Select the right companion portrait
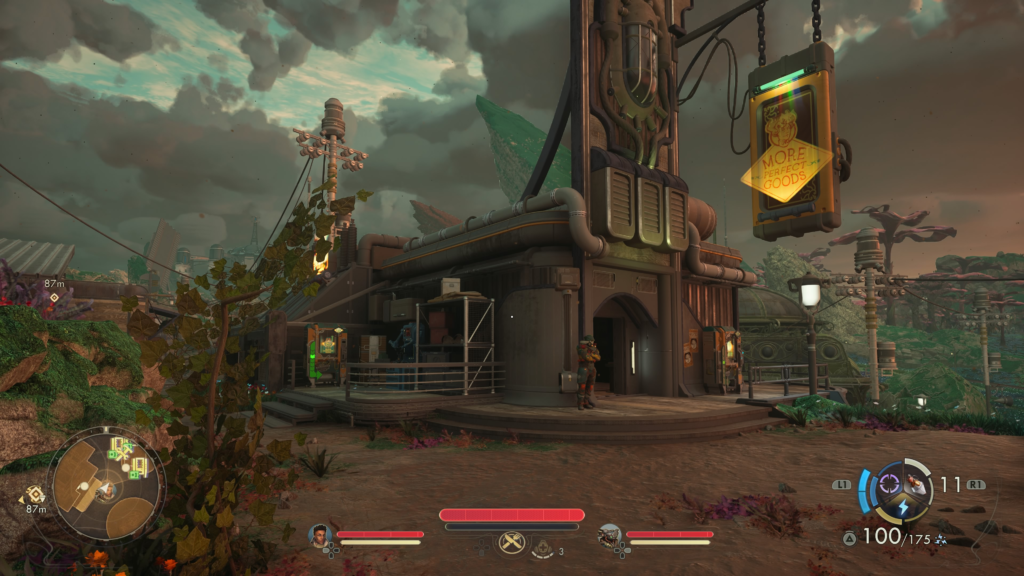This screenshot has width=1024, height=576. tap(609, 535)
